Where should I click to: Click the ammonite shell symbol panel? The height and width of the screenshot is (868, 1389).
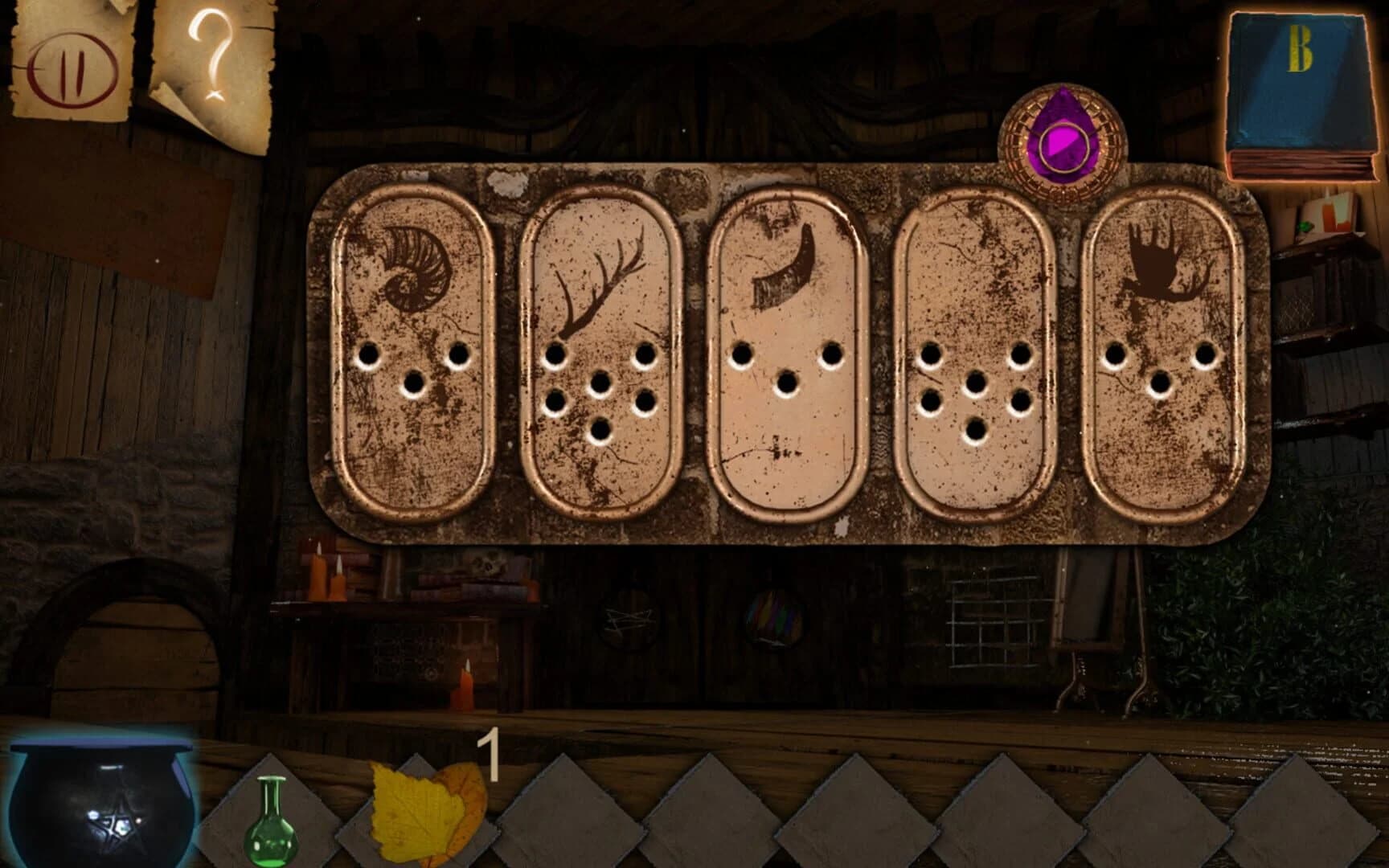coord(414,346)
